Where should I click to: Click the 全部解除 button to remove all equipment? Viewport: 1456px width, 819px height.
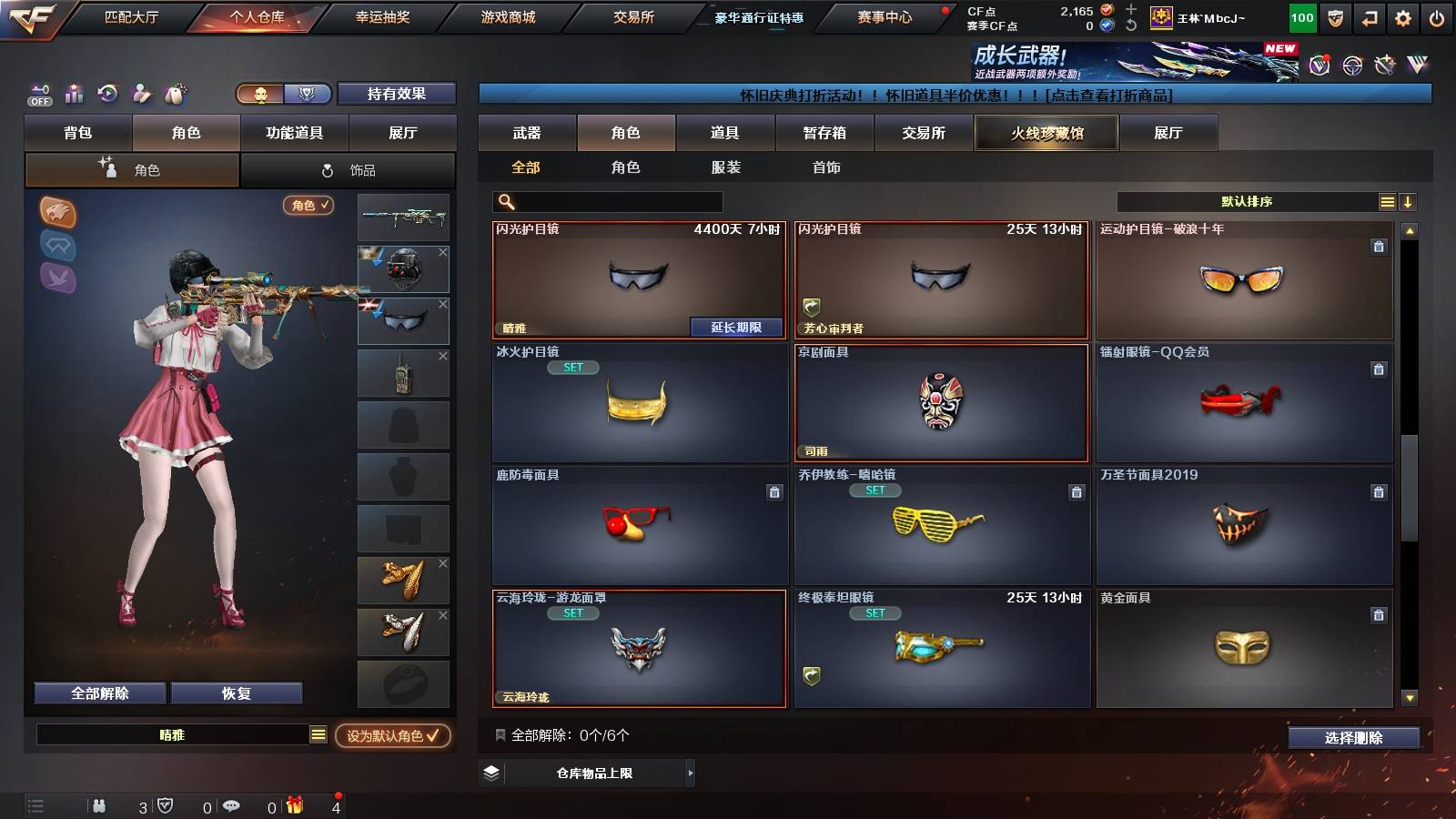coord(98,693)
